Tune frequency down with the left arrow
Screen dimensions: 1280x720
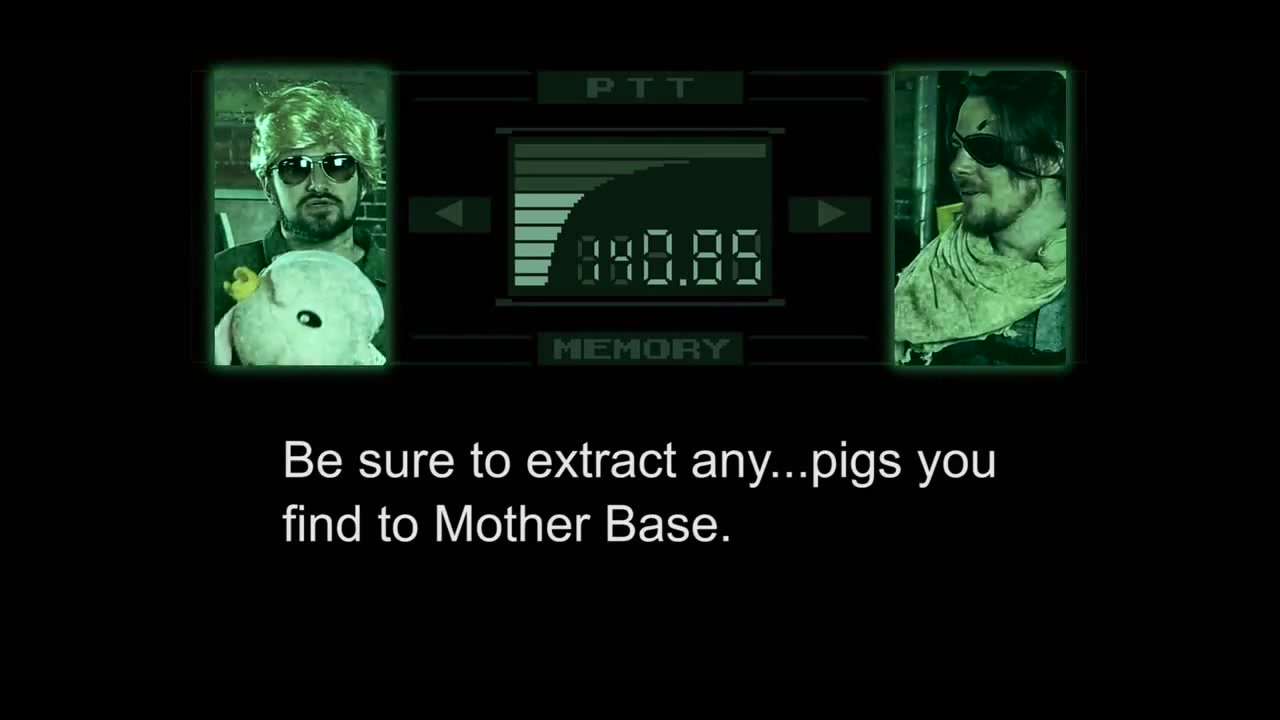pyautogui.click(x=449, y=214)
